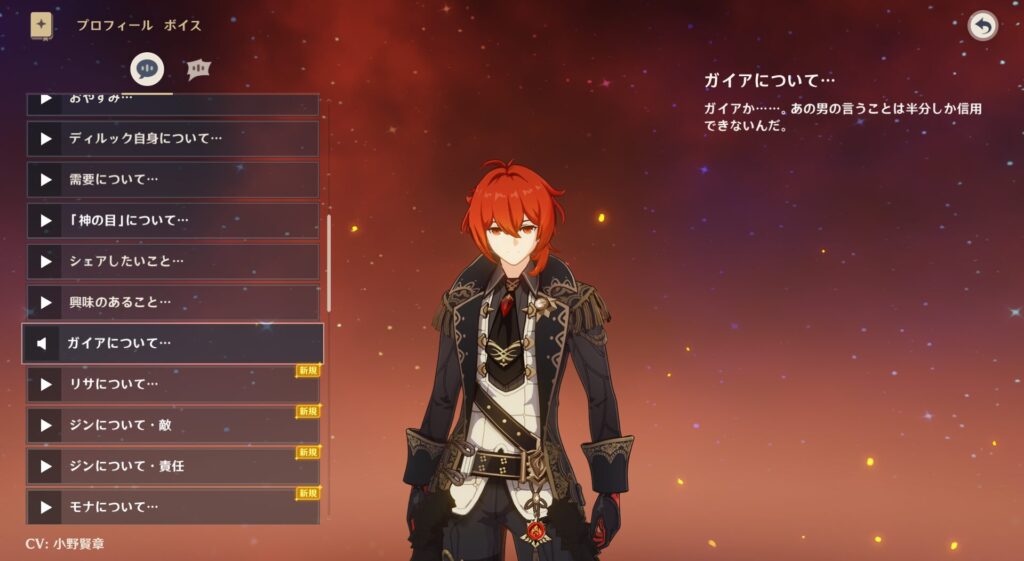The image size is (1024, 561).
Task: Switch to the speech bubble voice tab
Action: (148, 68)
